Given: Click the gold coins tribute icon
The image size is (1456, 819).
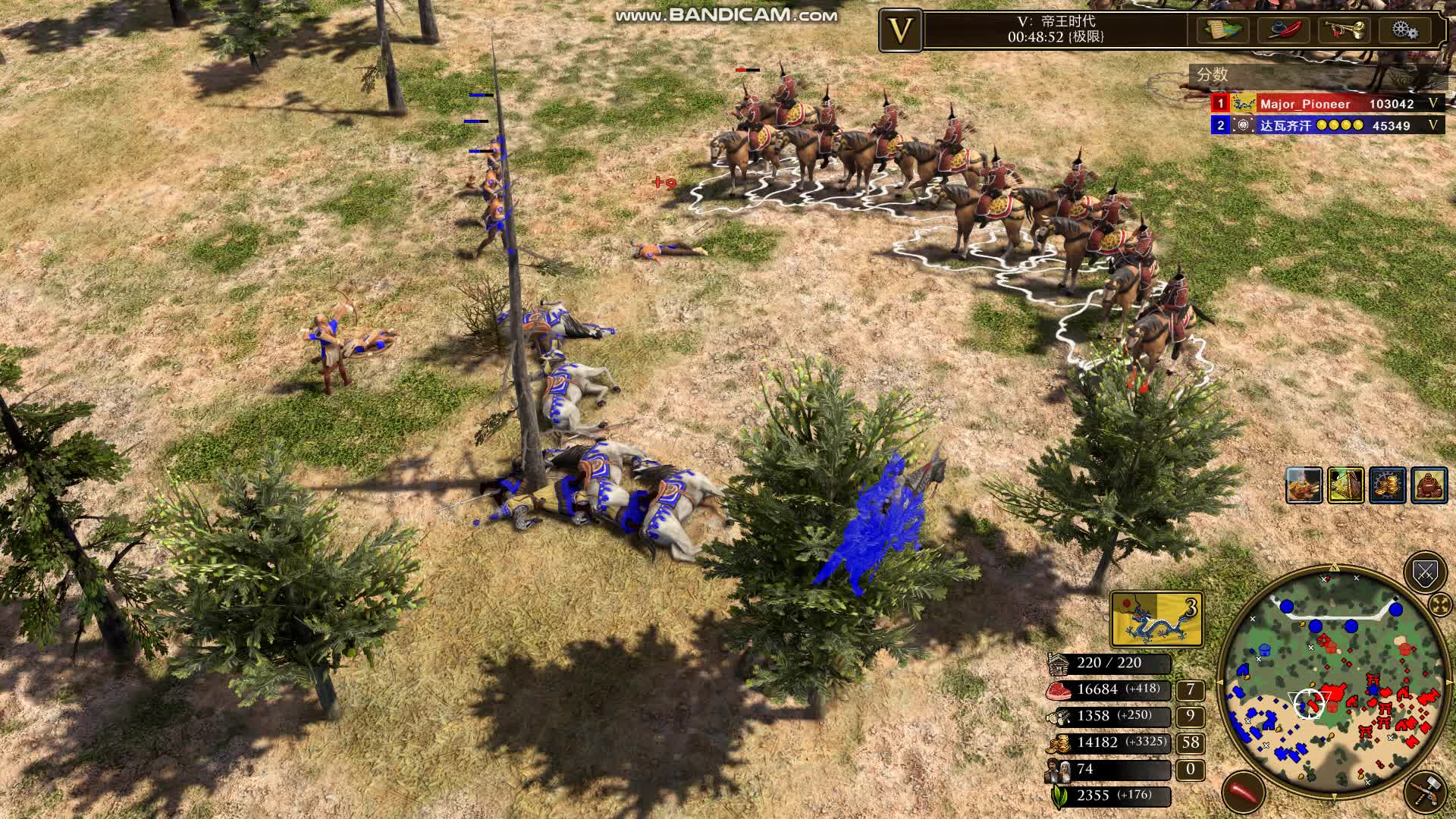Looking at the screenshot, I should [x=1388, y=486].
